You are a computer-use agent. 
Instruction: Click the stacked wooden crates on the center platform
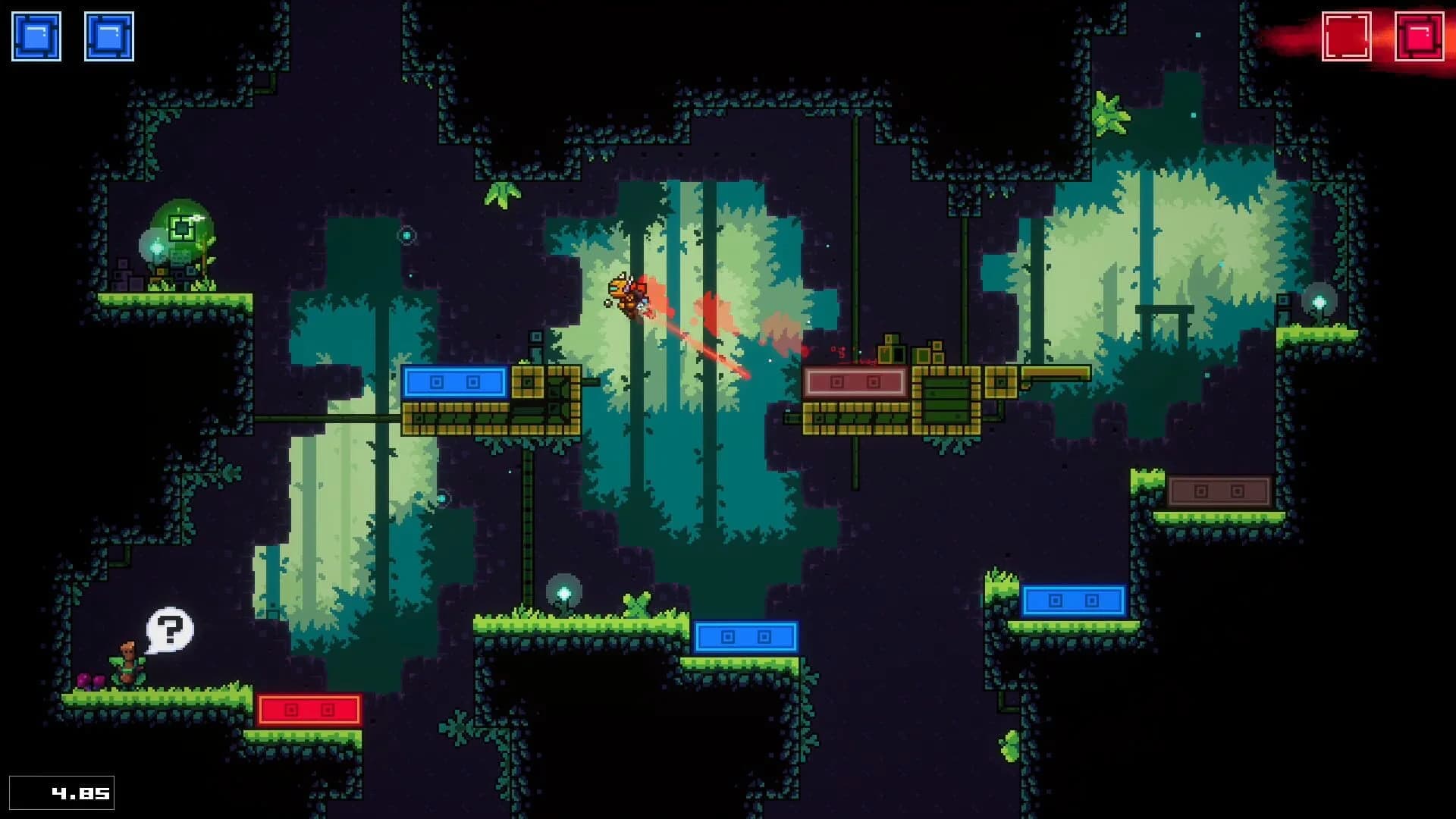pos(891,349)
